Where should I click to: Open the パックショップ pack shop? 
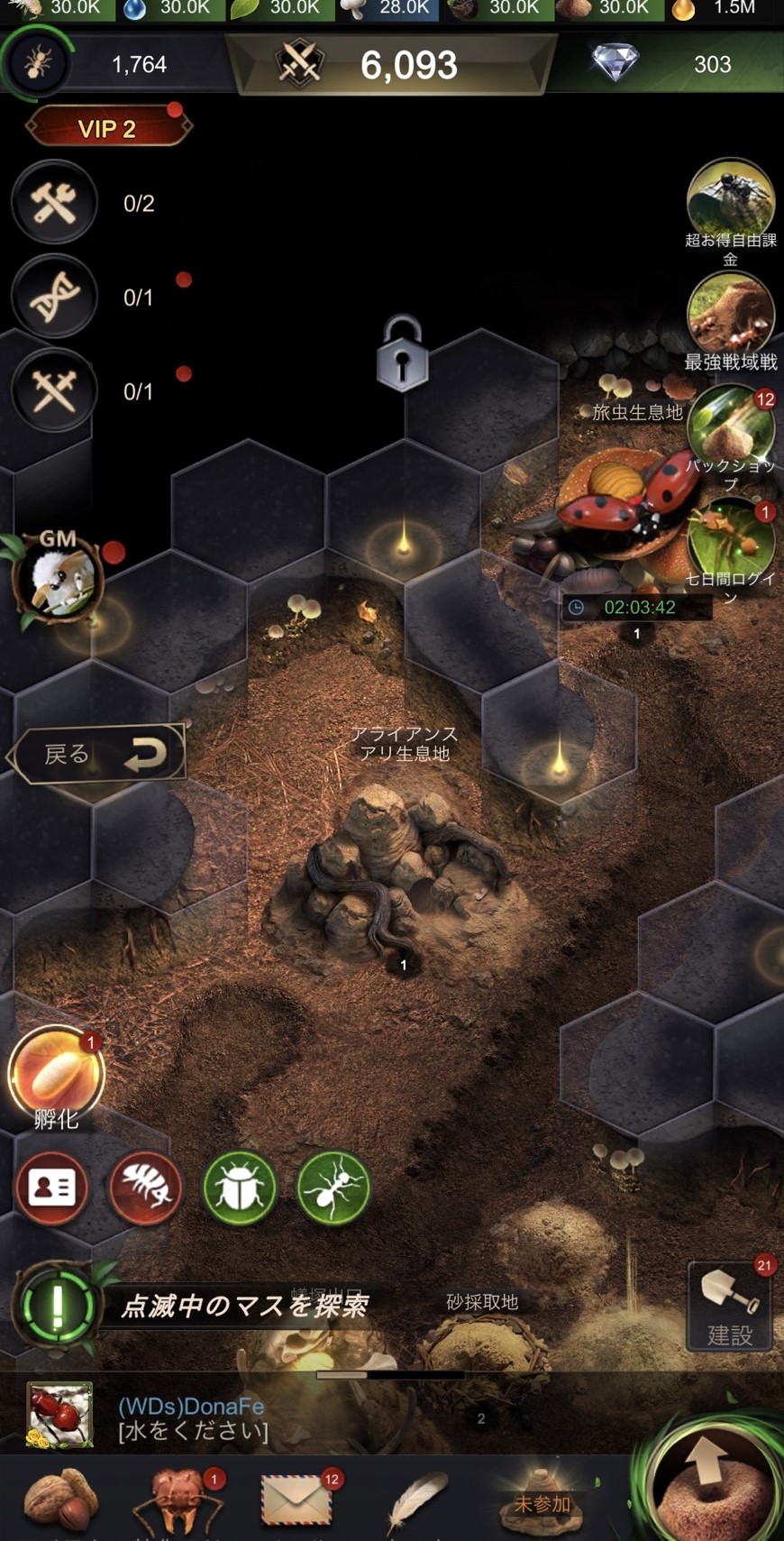coord(730,428)
